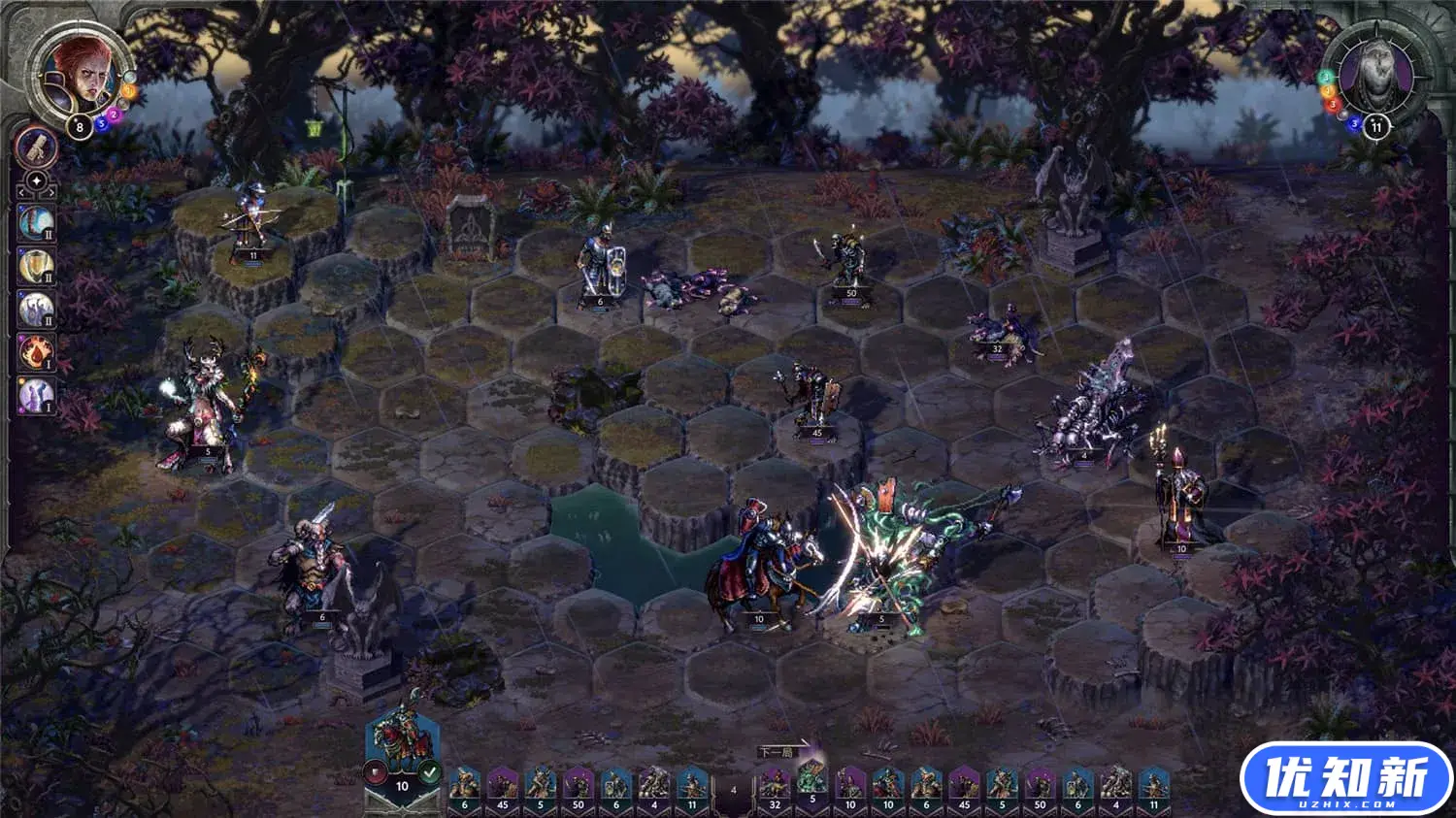
Task: Go to previous spell page with left arrow
Action: pos(20,193)
